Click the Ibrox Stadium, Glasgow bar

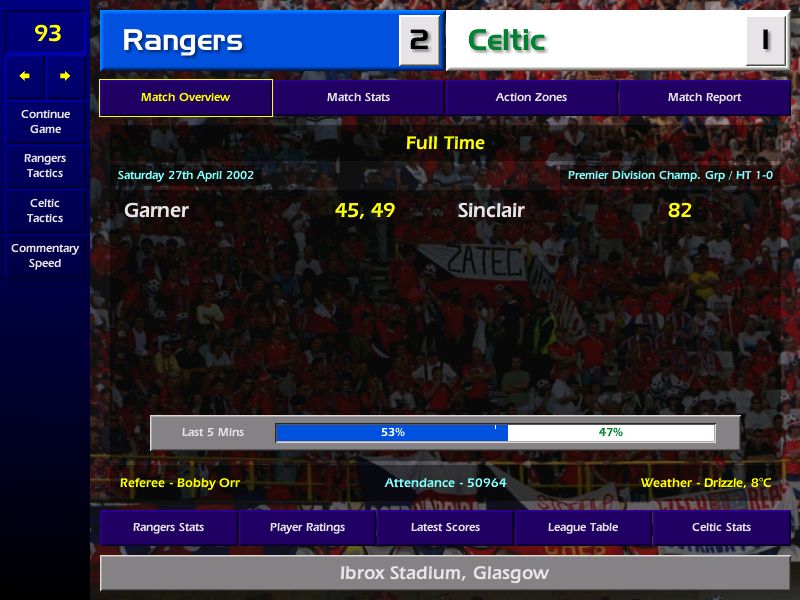[x=444, y=574]
